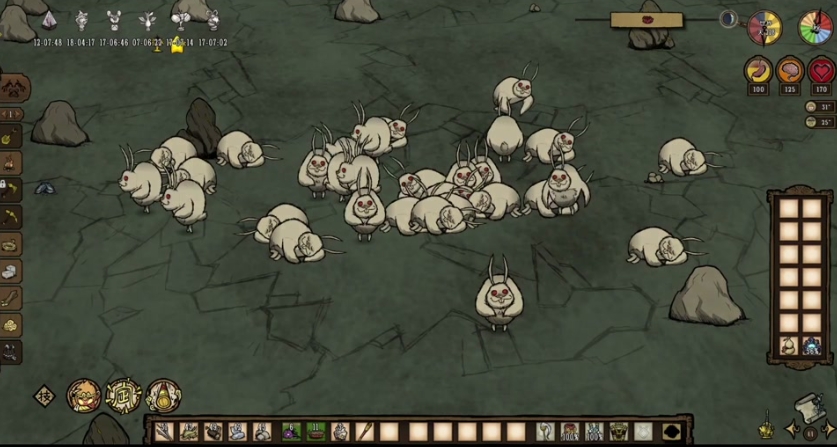Select the green item in the hotbar
837x447 pixels.
point(316,432)
